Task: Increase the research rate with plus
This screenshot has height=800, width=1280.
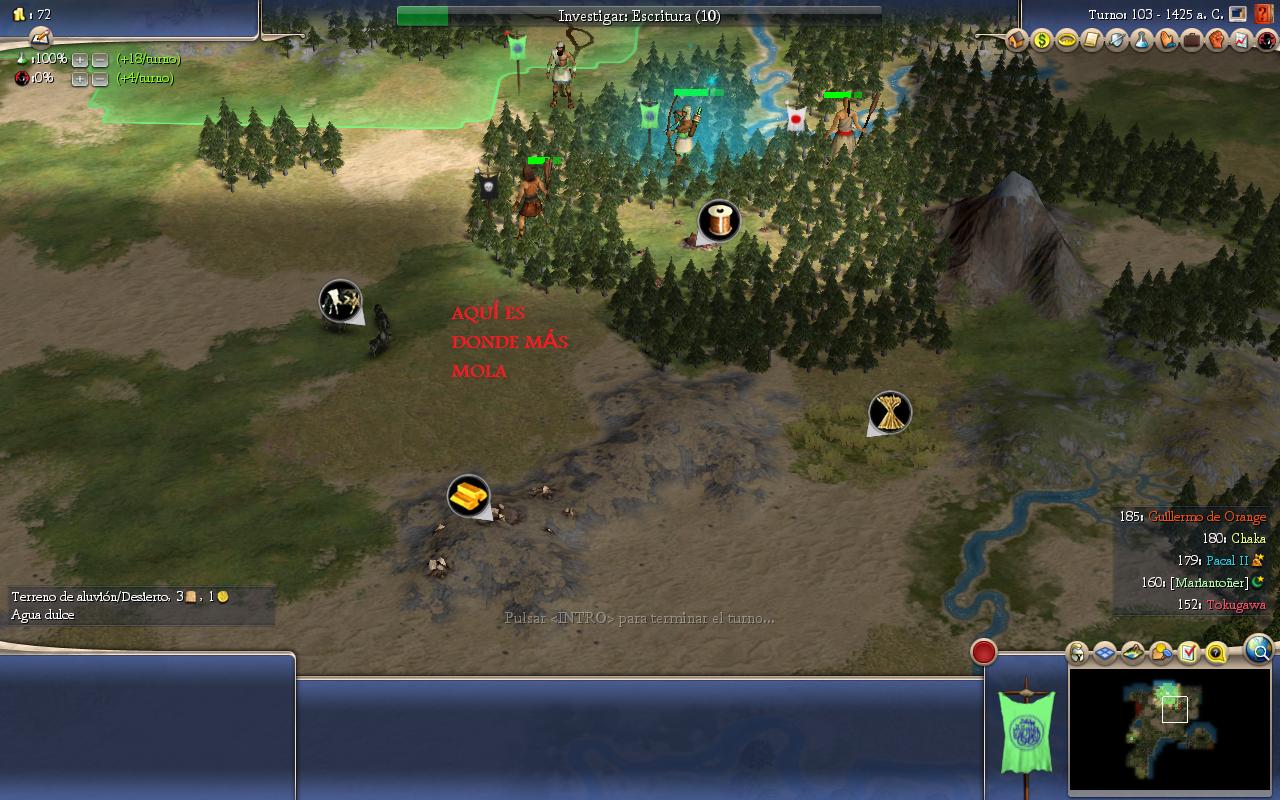Action: click(x=80, y=60)
